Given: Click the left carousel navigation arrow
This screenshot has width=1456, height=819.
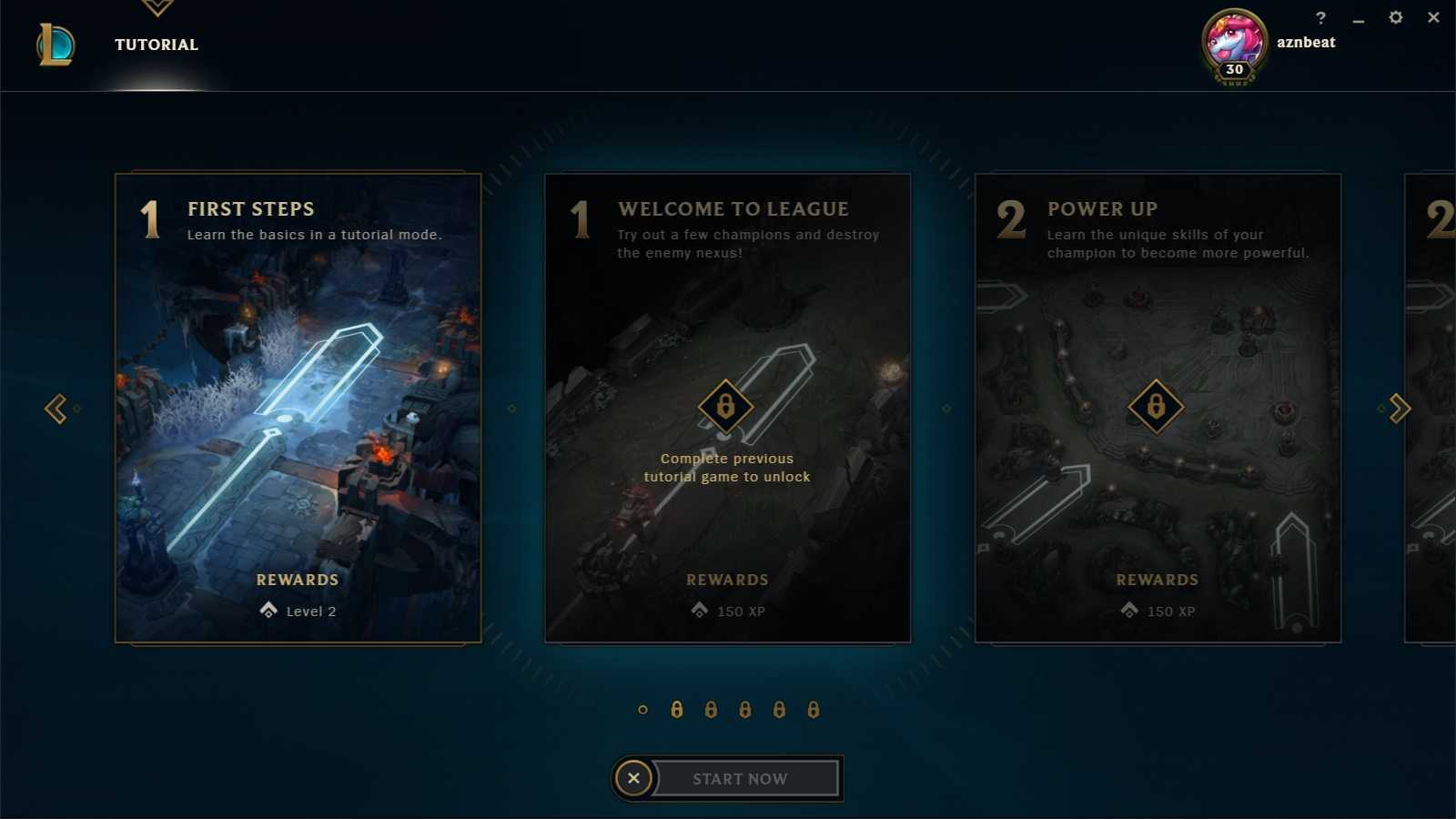Looking at the screenshot, I should [x=56, y=409].
